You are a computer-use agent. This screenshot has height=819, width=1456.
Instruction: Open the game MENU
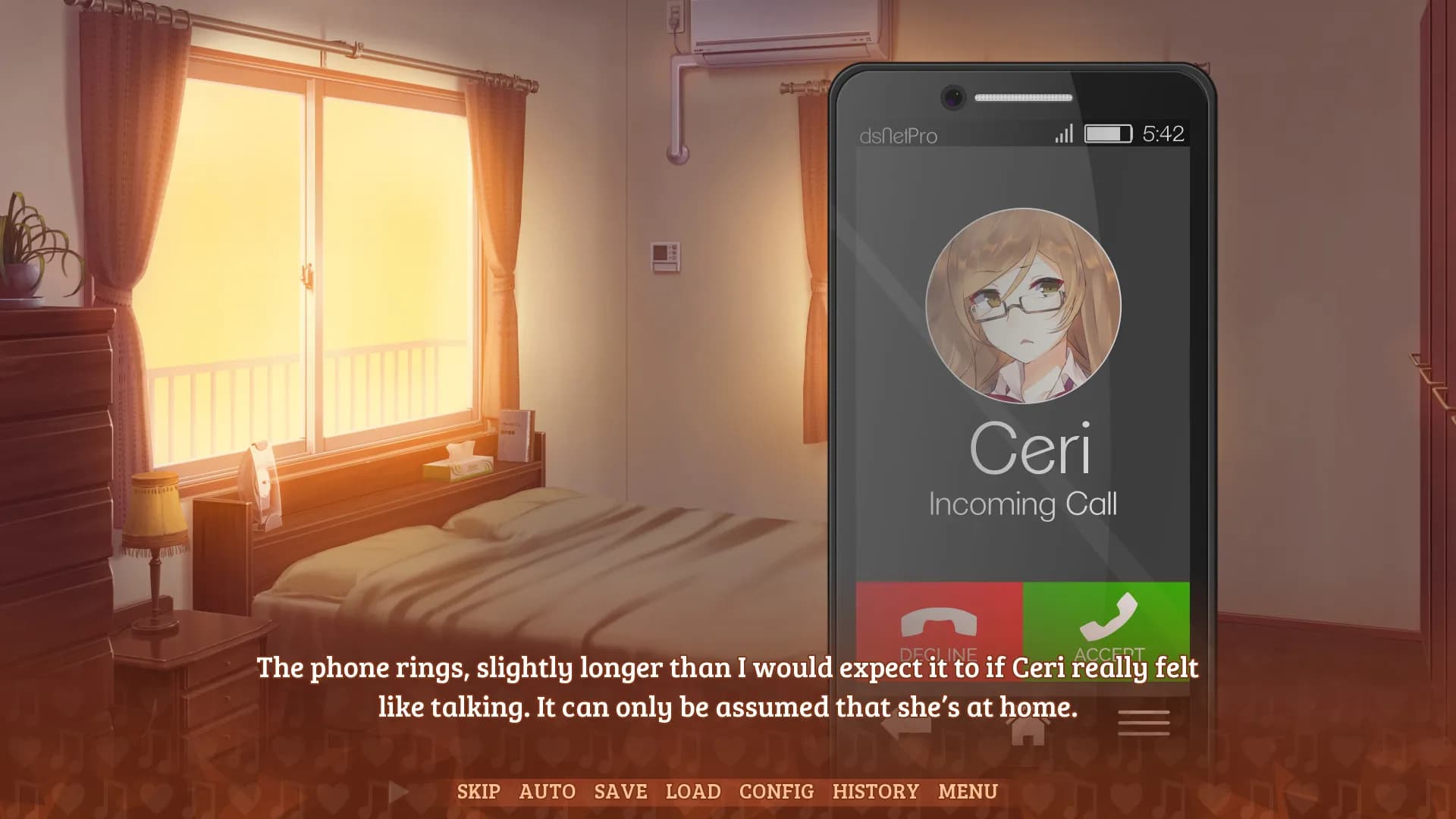coord(967,792)
